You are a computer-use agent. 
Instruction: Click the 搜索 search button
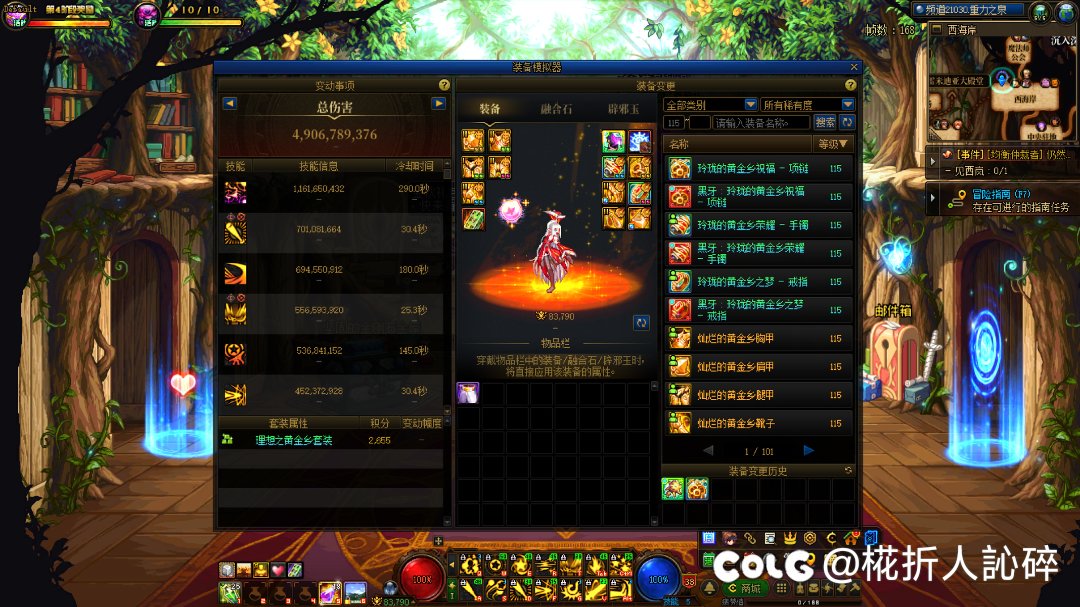tap(825, 122)
